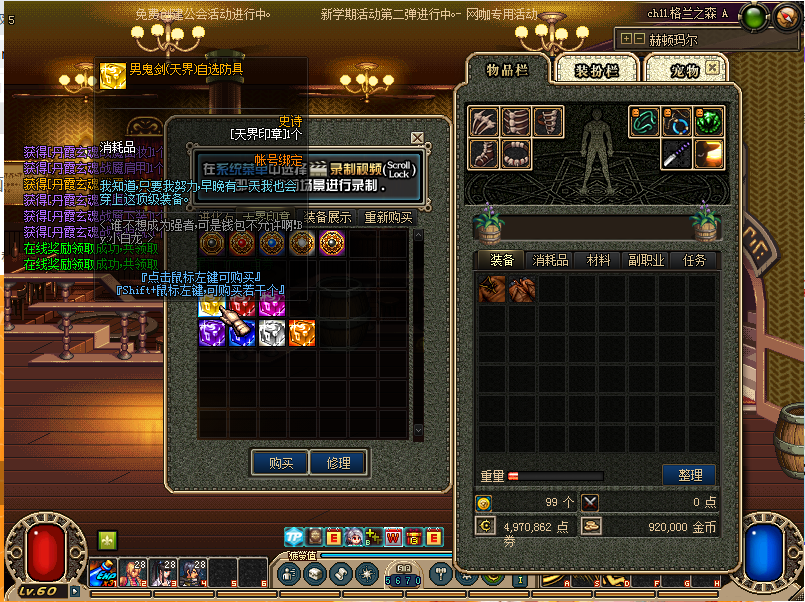805x602 pixels.
Task: Show the 材料 (Materials) inventory category
Action: pyautogui.click(x=599, y=260)
